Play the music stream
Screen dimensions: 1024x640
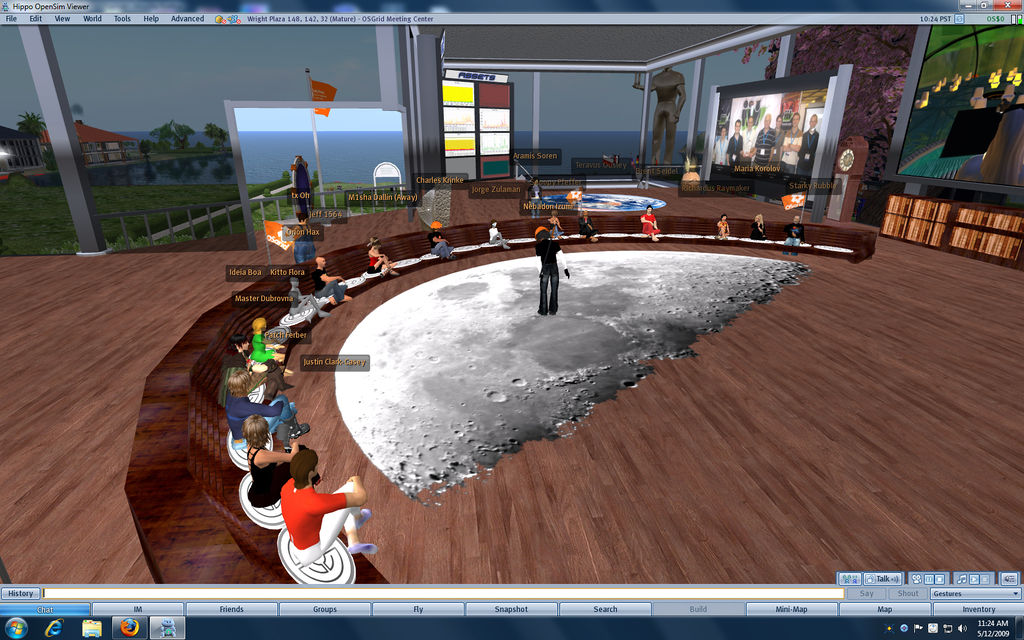pyautogui.click(x=974, y=579)
